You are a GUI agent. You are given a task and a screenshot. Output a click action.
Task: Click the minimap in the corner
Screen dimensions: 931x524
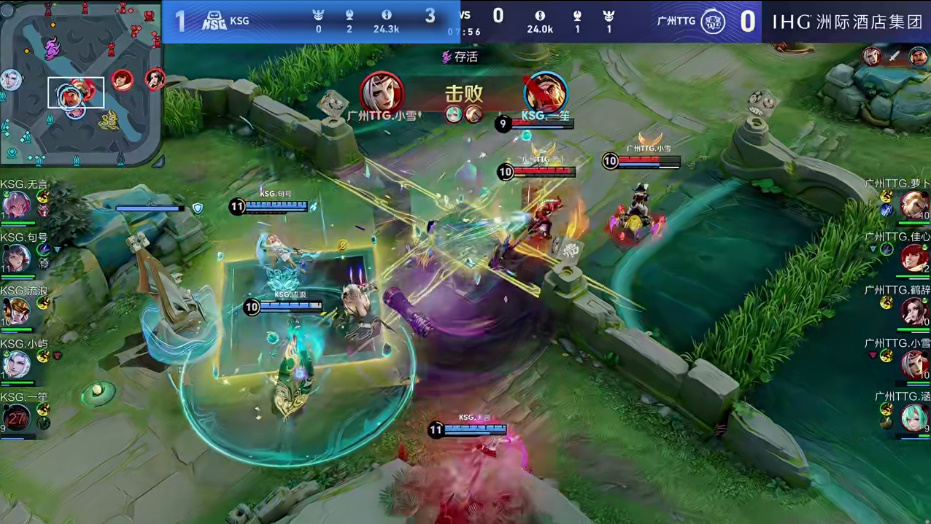[80, 84]
